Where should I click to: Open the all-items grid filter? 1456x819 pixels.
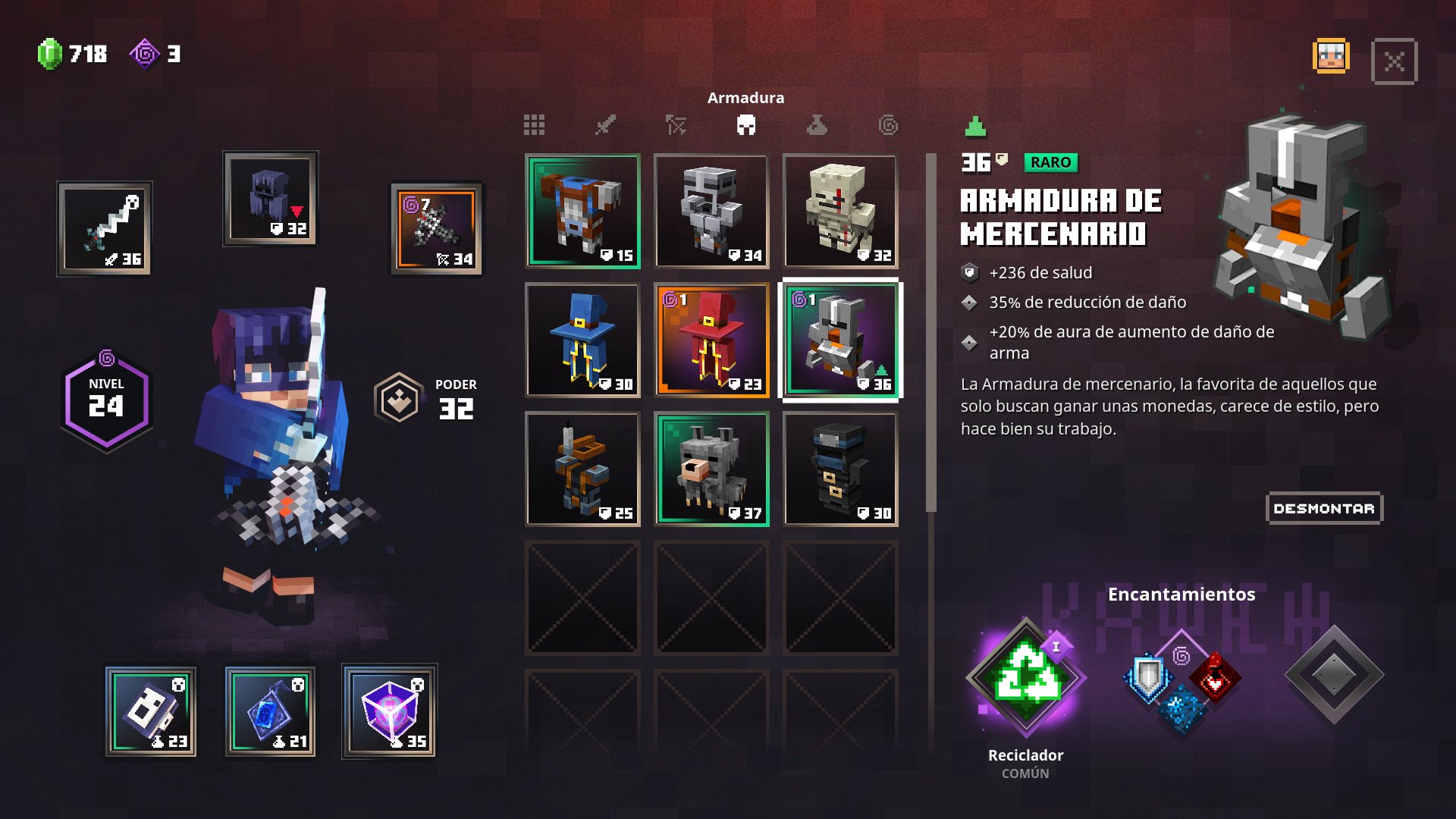tap(535, 125)
